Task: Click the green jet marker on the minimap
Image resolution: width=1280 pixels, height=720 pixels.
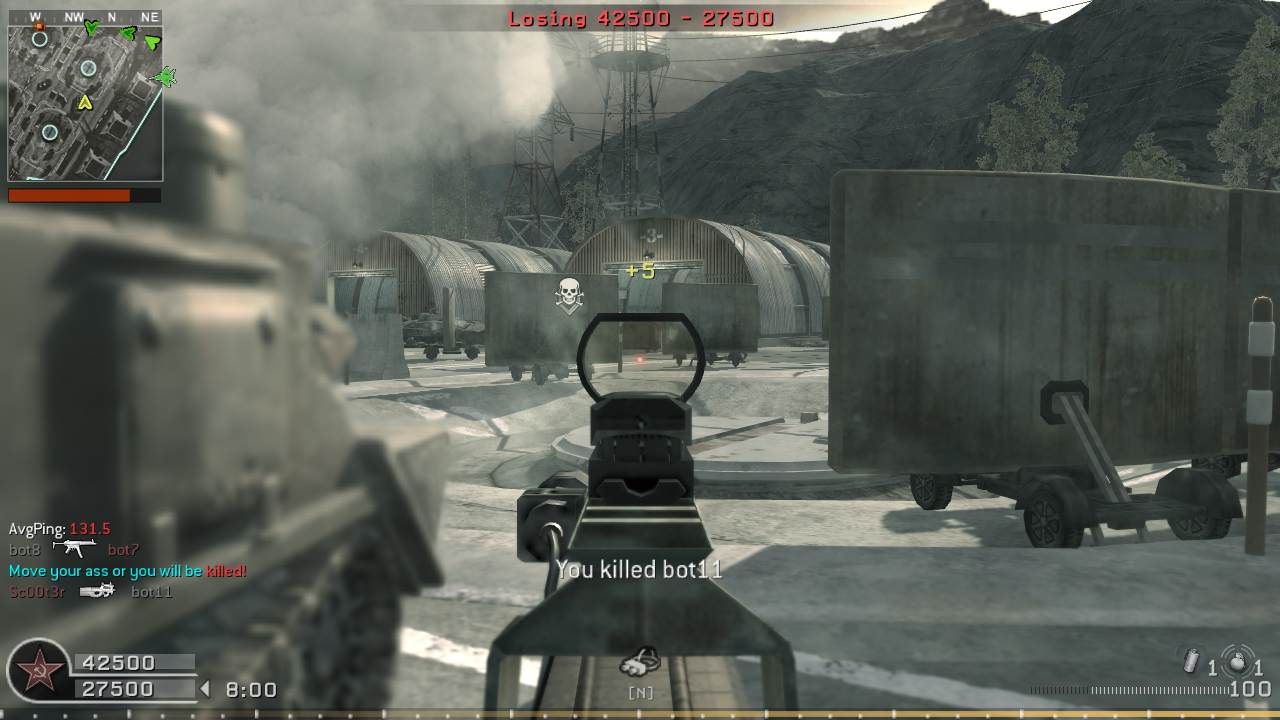Action: click(x=165, y=76)
